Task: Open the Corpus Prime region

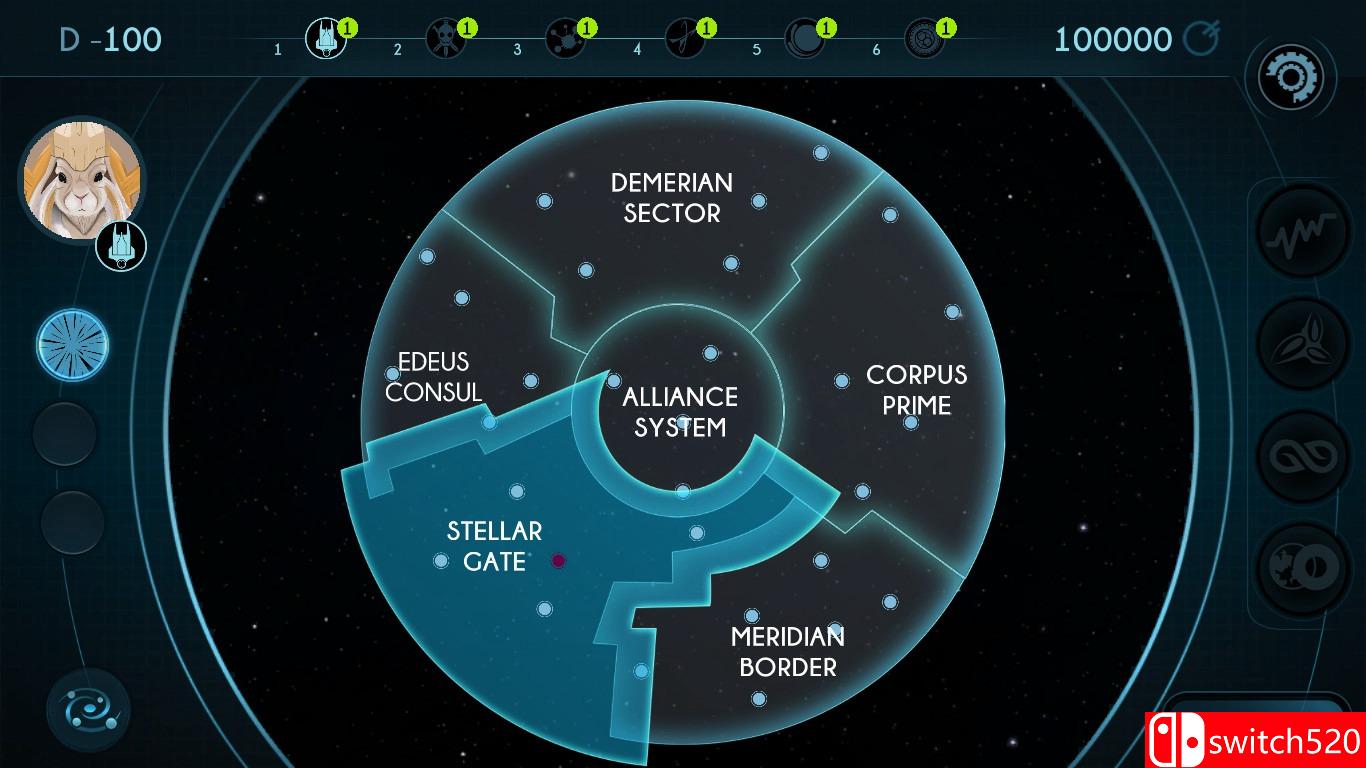Action: [916, 390]
